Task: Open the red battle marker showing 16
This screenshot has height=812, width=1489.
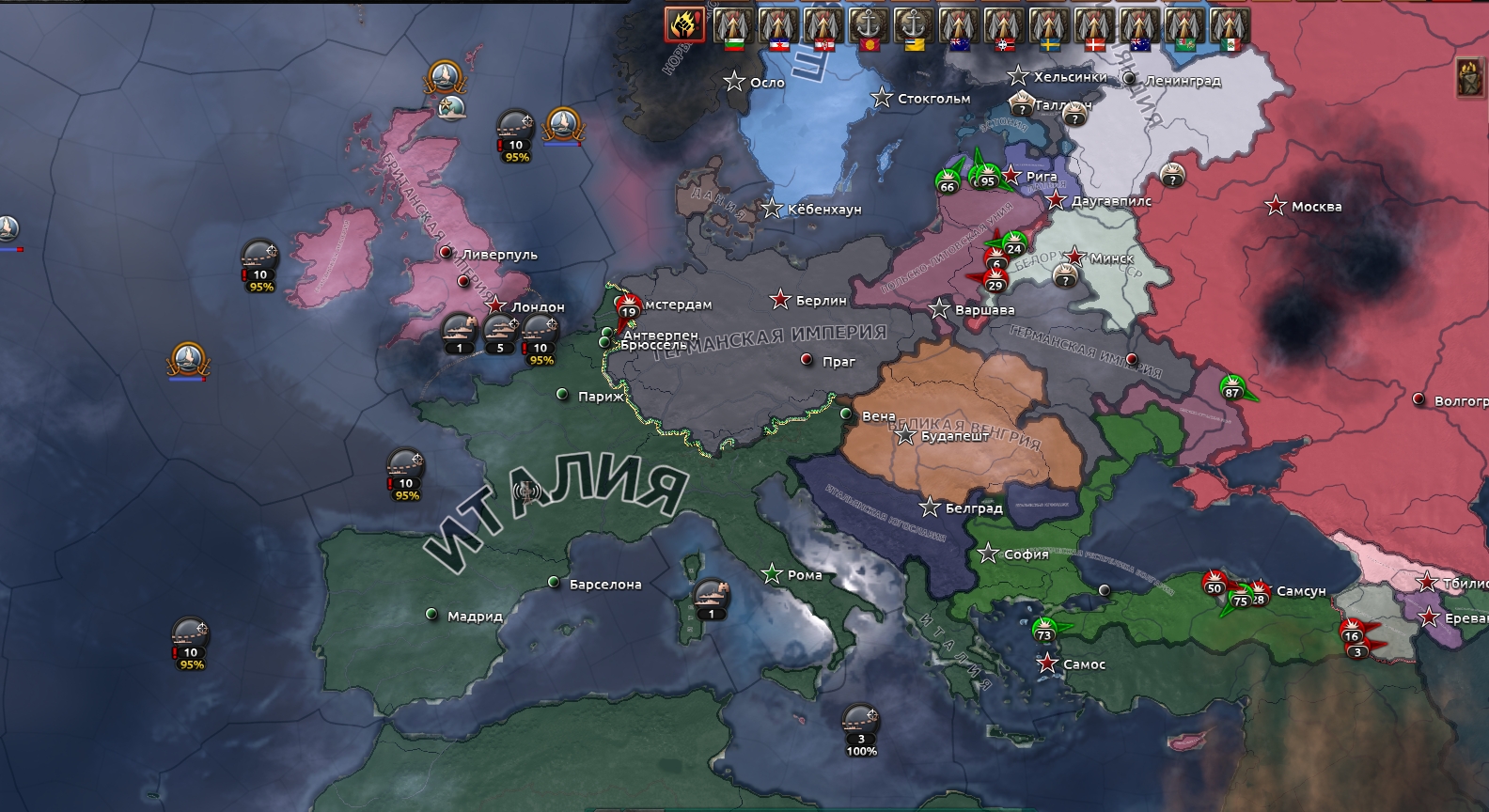Action: point(1352,631)
